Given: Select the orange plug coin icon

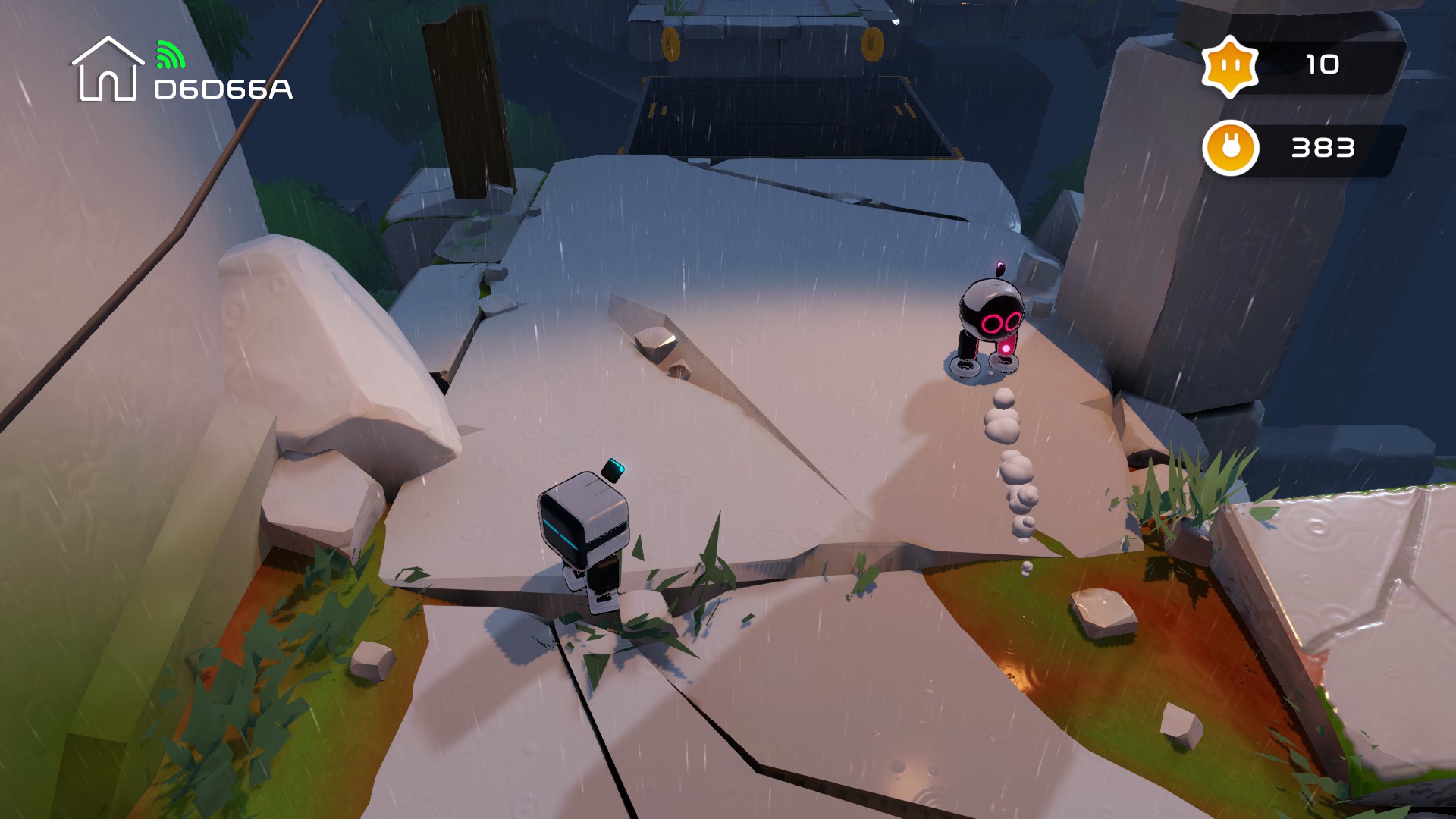Looking at the screenshot, I should click(x=1230, y=147).
